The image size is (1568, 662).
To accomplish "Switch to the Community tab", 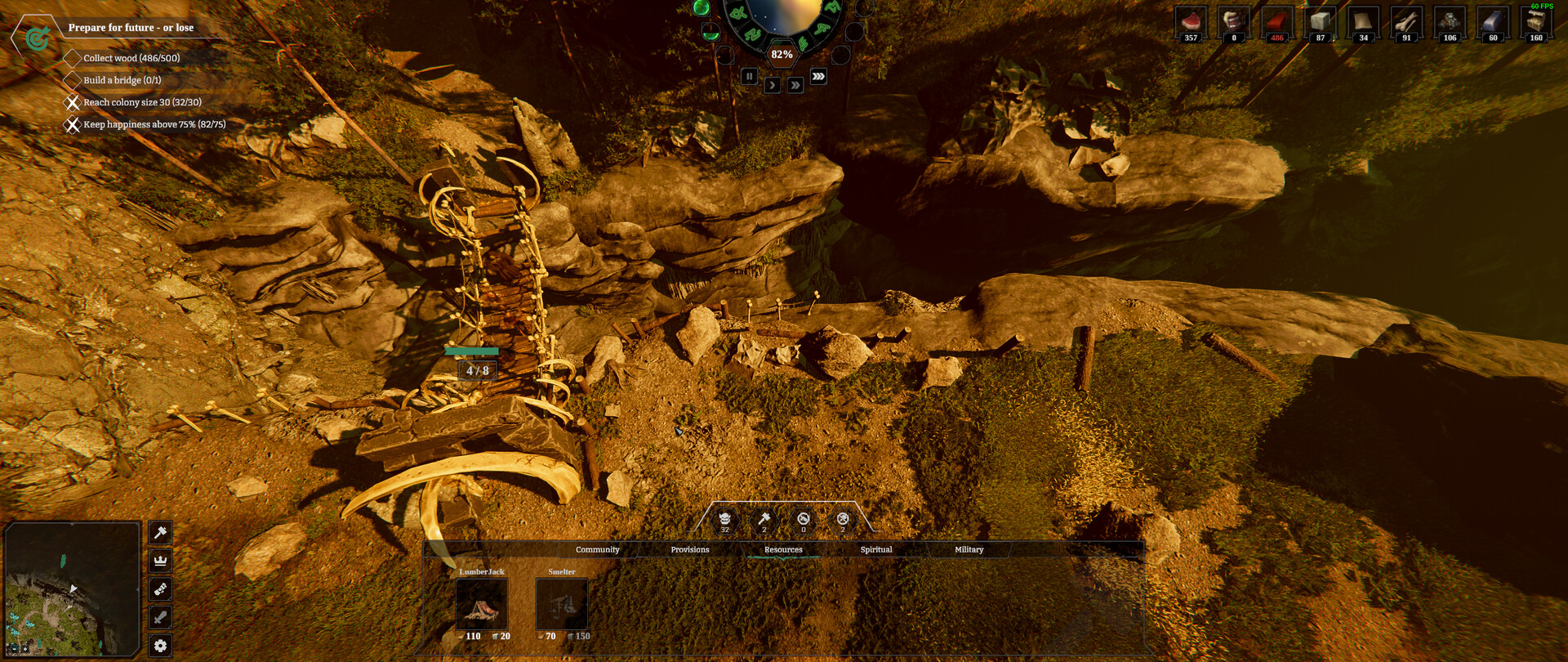I will [x=597, y=549].
